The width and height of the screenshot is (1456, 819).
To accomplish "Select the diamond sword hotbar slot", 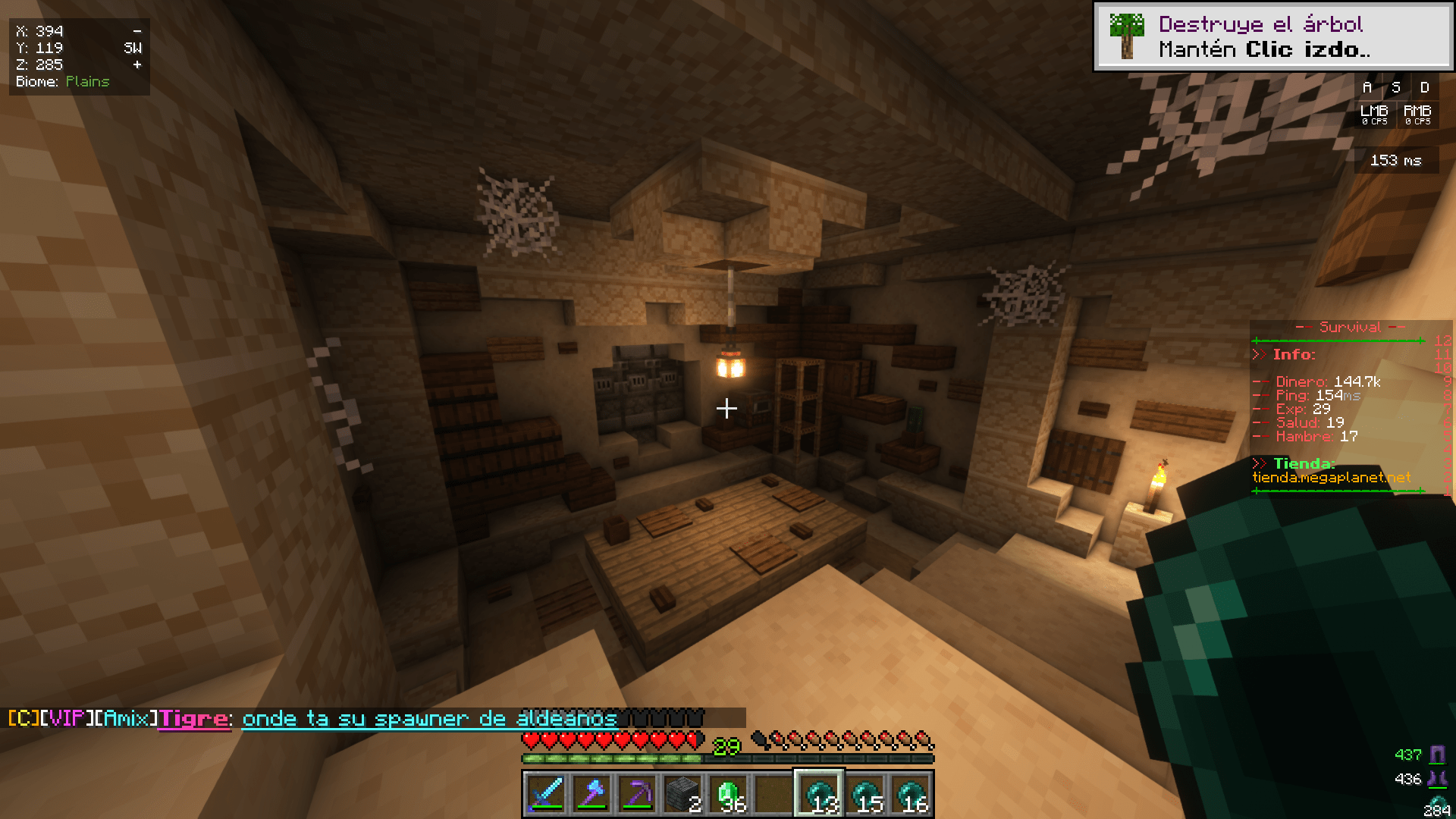I will (x=546, y=794).
